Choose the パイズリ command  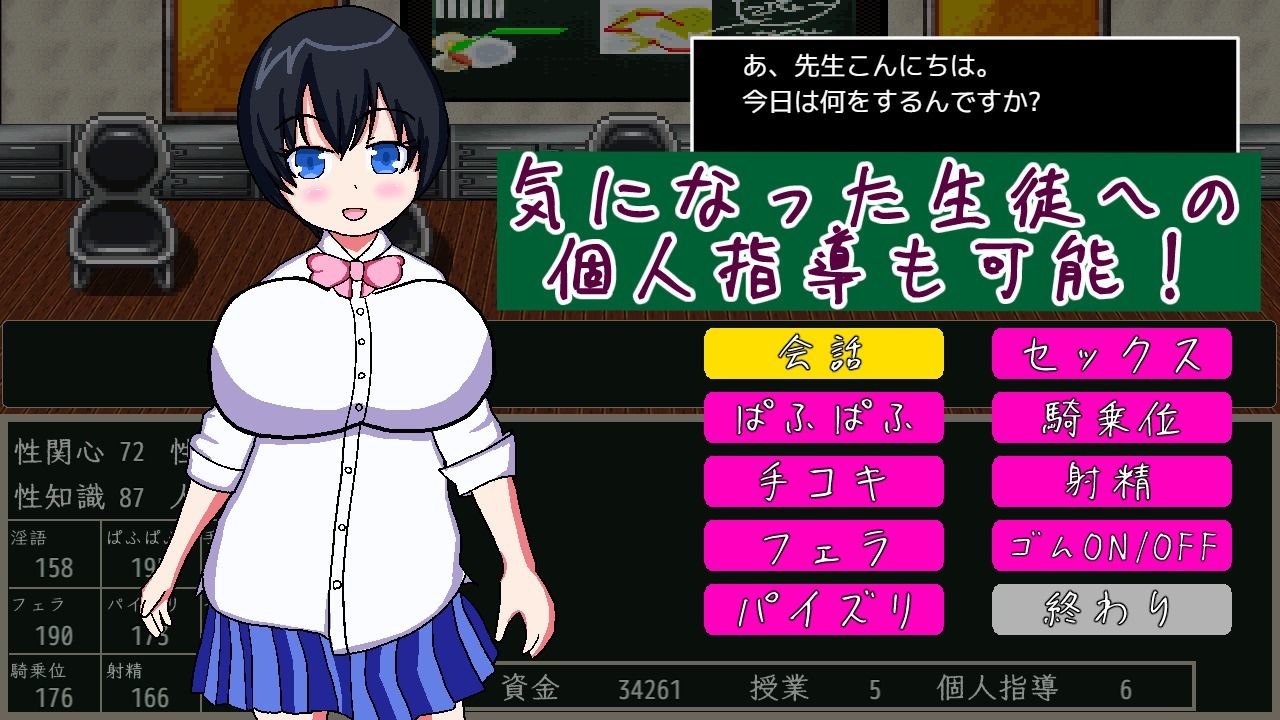[x=824, y=610]
